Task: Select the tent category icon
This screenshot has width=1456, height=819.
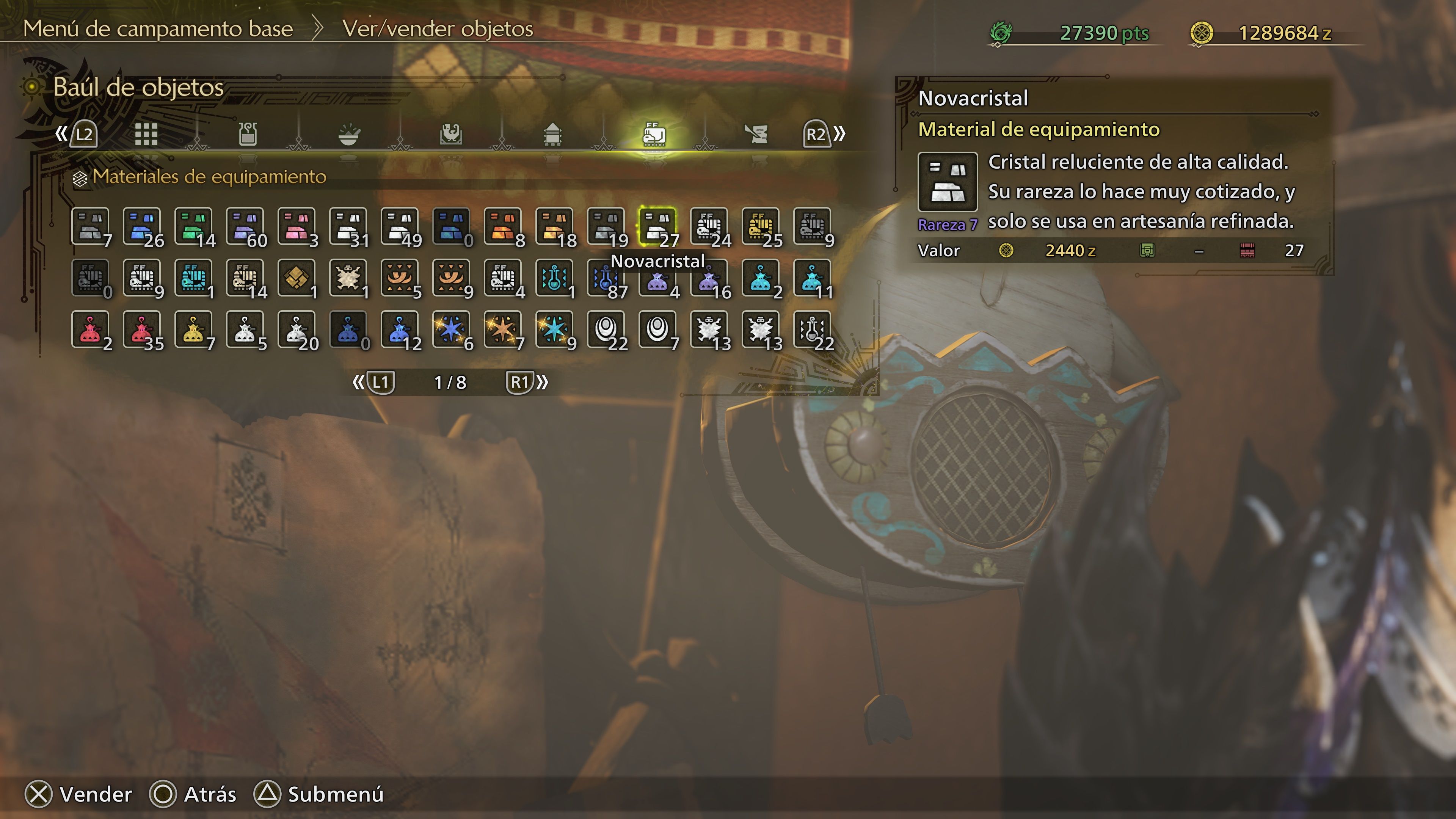Action: click(553, 134)
